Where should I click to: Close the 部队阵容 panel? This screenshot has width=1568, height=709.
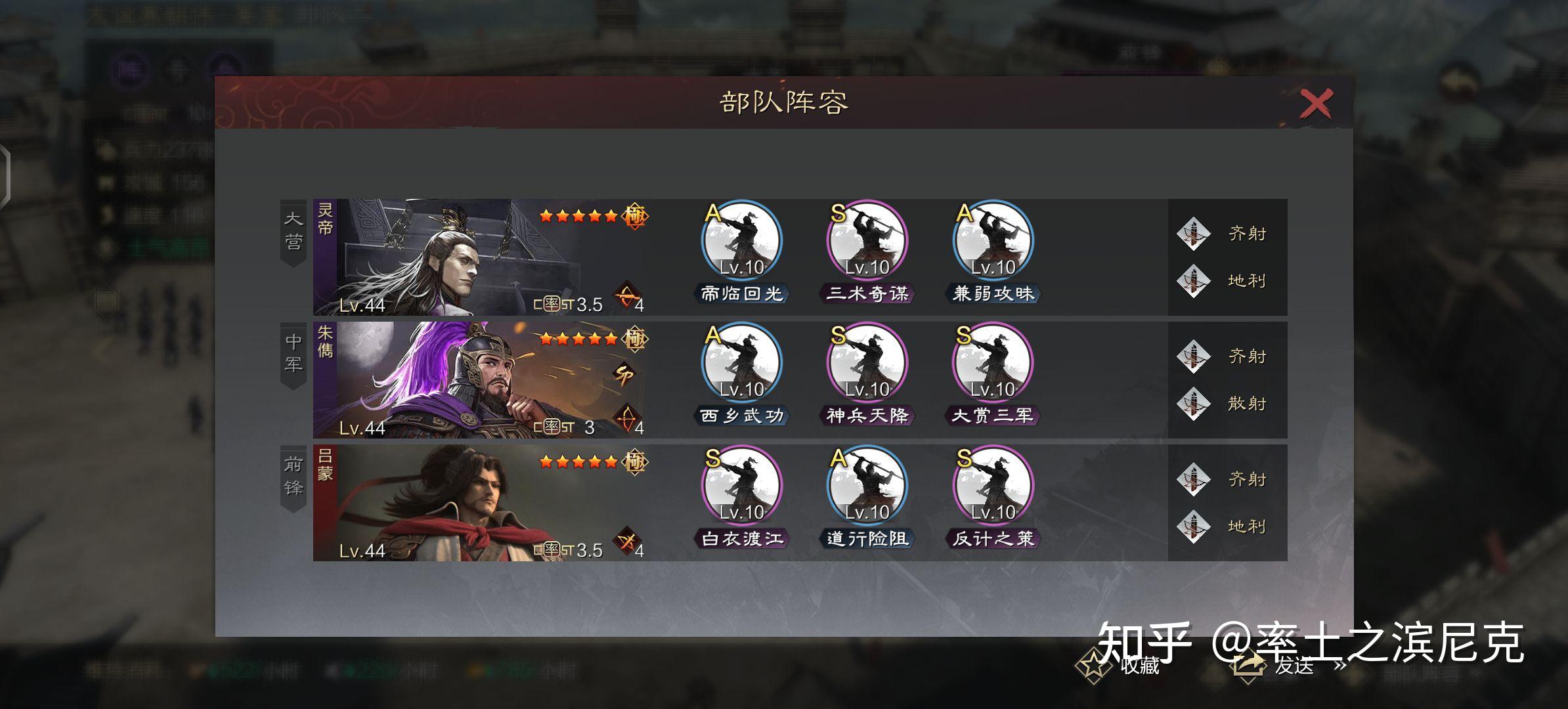1316,104
